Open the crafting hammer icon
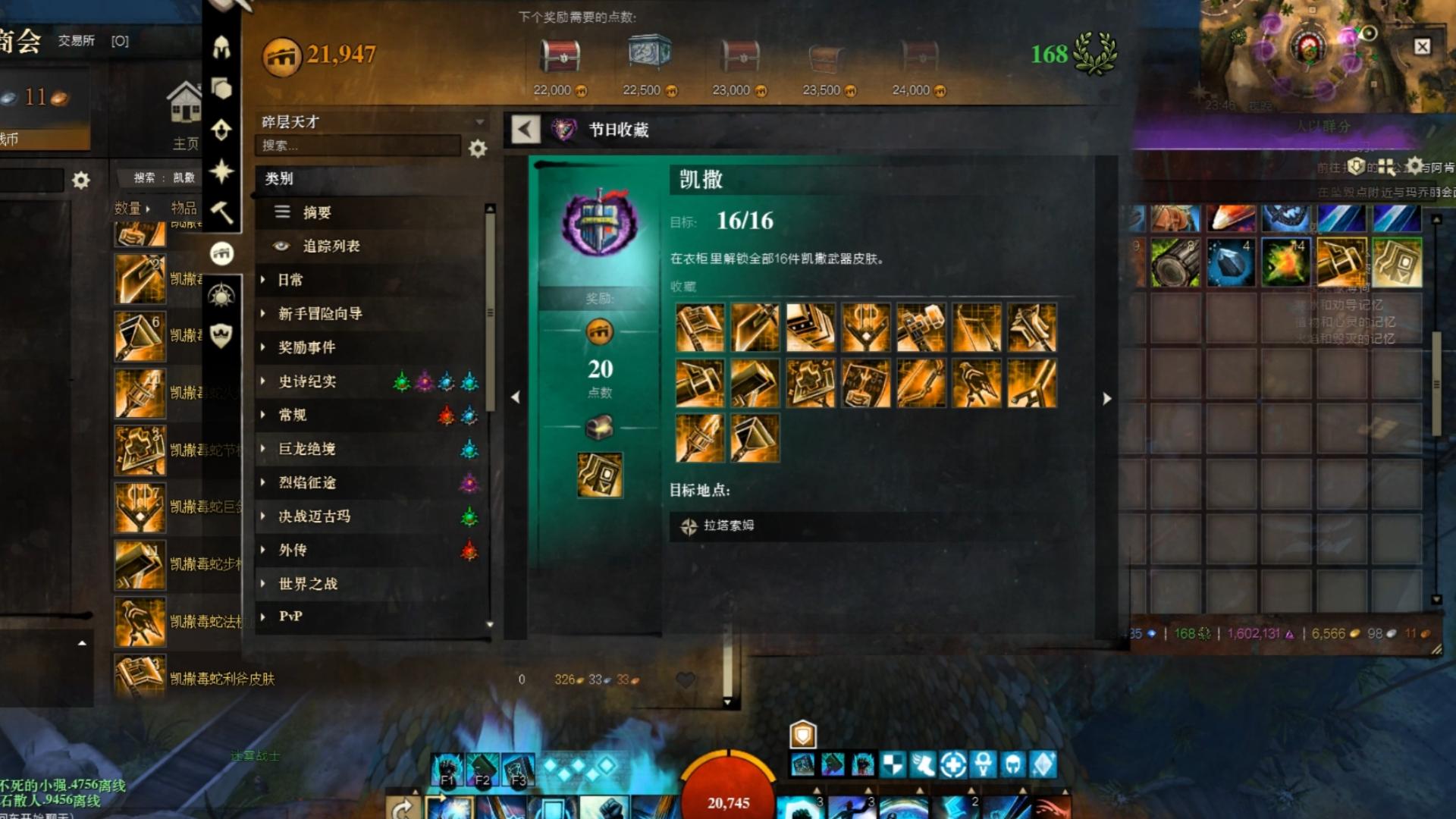Screen dimensions: 1456x819 [221, 215]
